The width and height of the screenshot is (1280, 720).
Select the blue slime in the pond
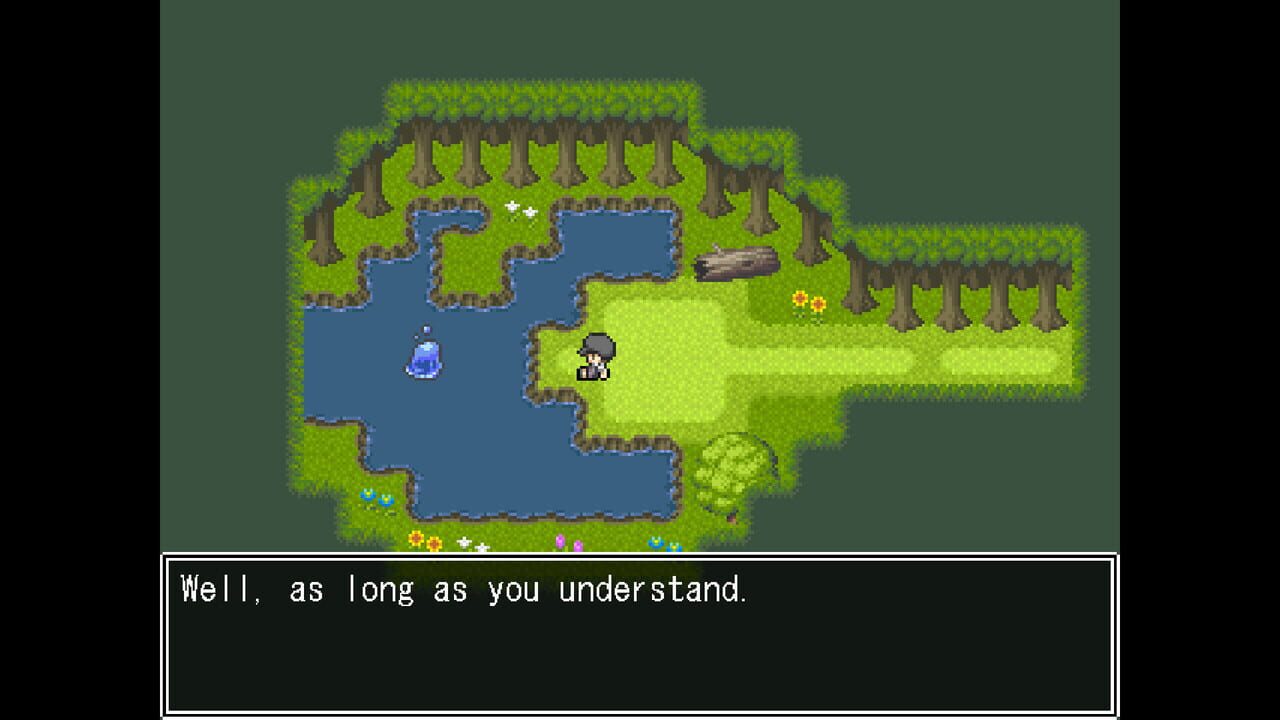(424, 361)
